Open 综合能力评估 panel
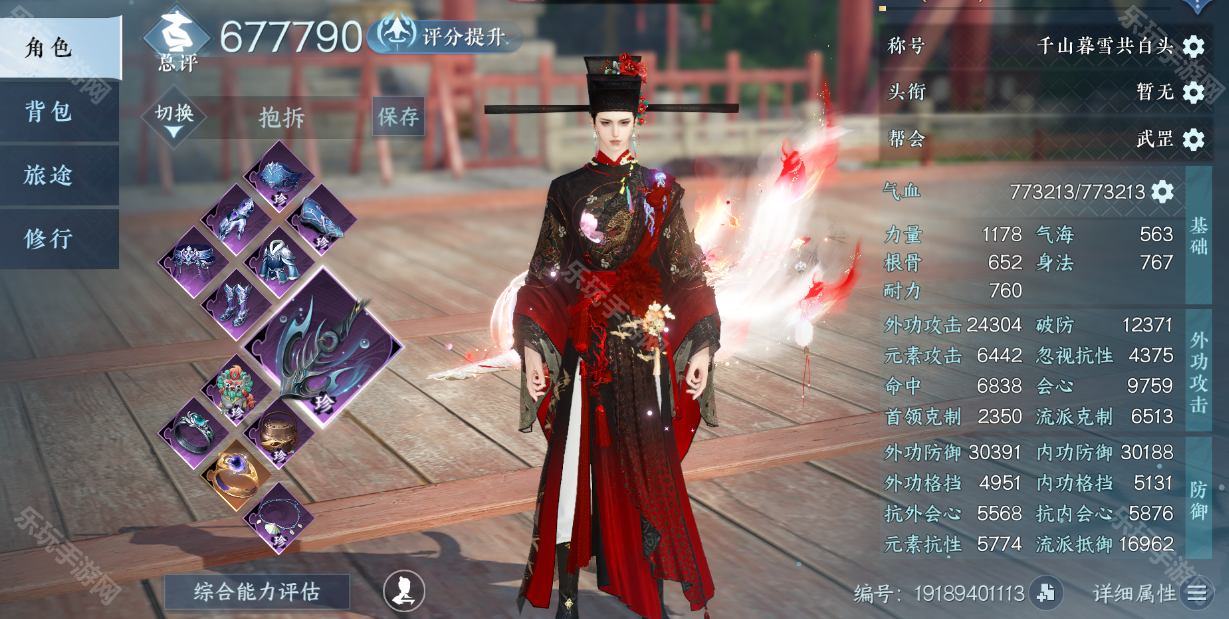 click(257, 592)
